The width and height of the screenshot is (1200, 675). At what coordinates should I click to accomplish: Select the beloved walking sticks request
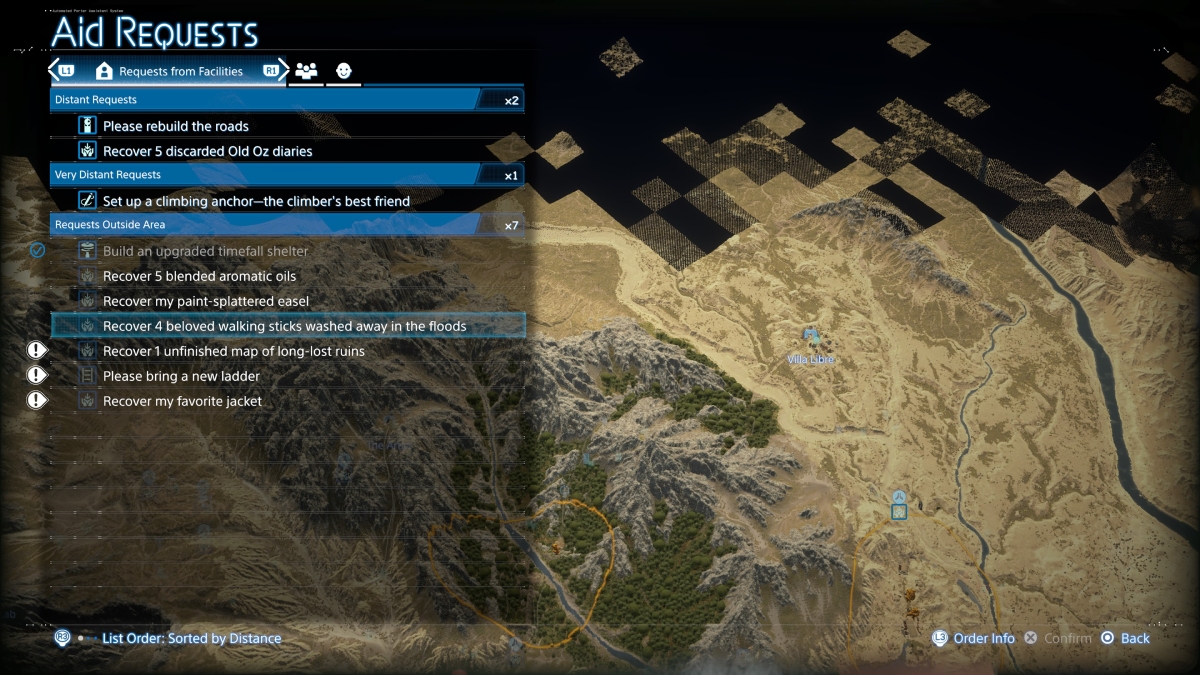(284, 326)
